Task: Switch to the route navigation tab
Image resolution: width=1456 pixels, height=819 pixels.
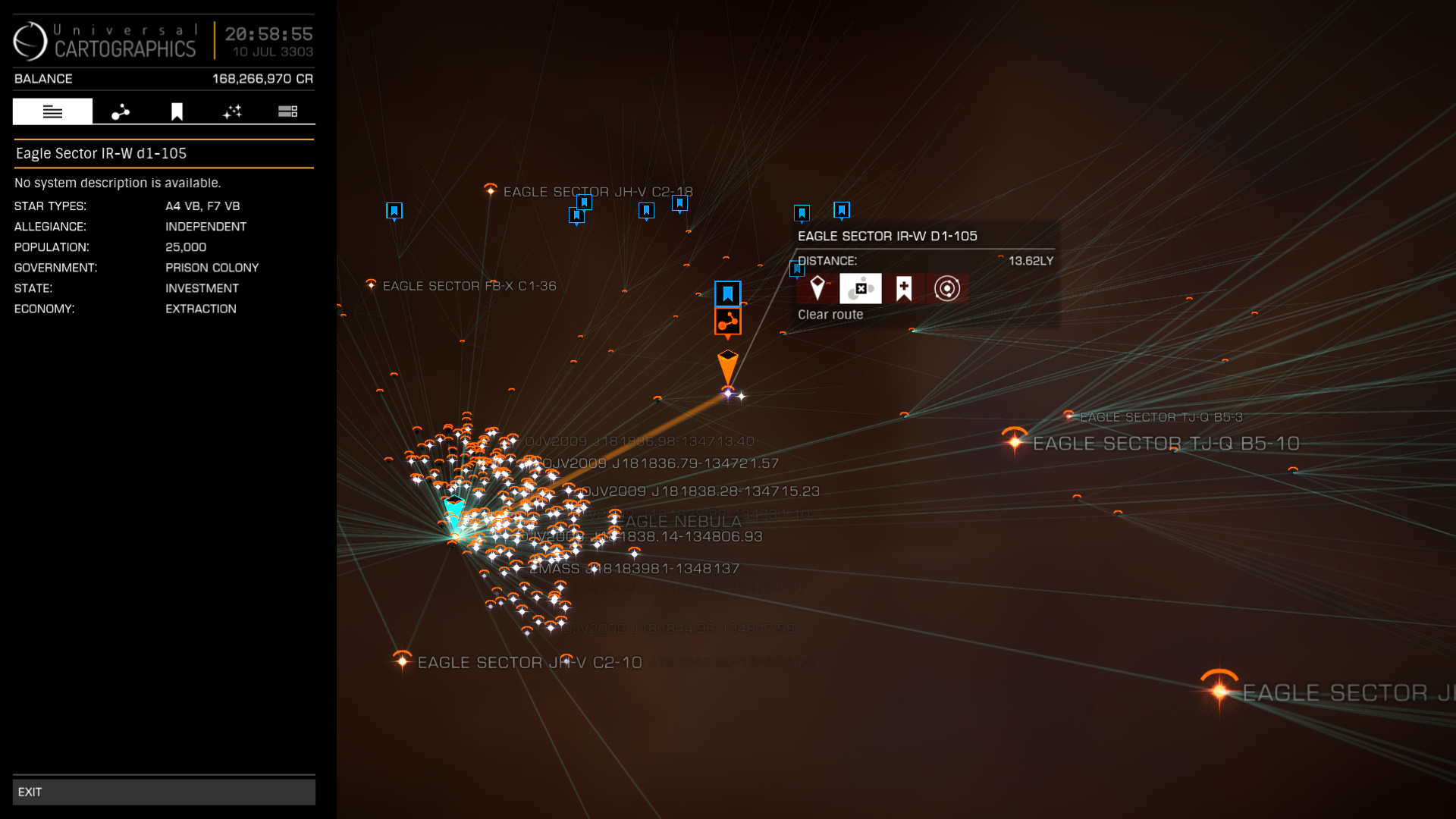Action: coord(121,111)
